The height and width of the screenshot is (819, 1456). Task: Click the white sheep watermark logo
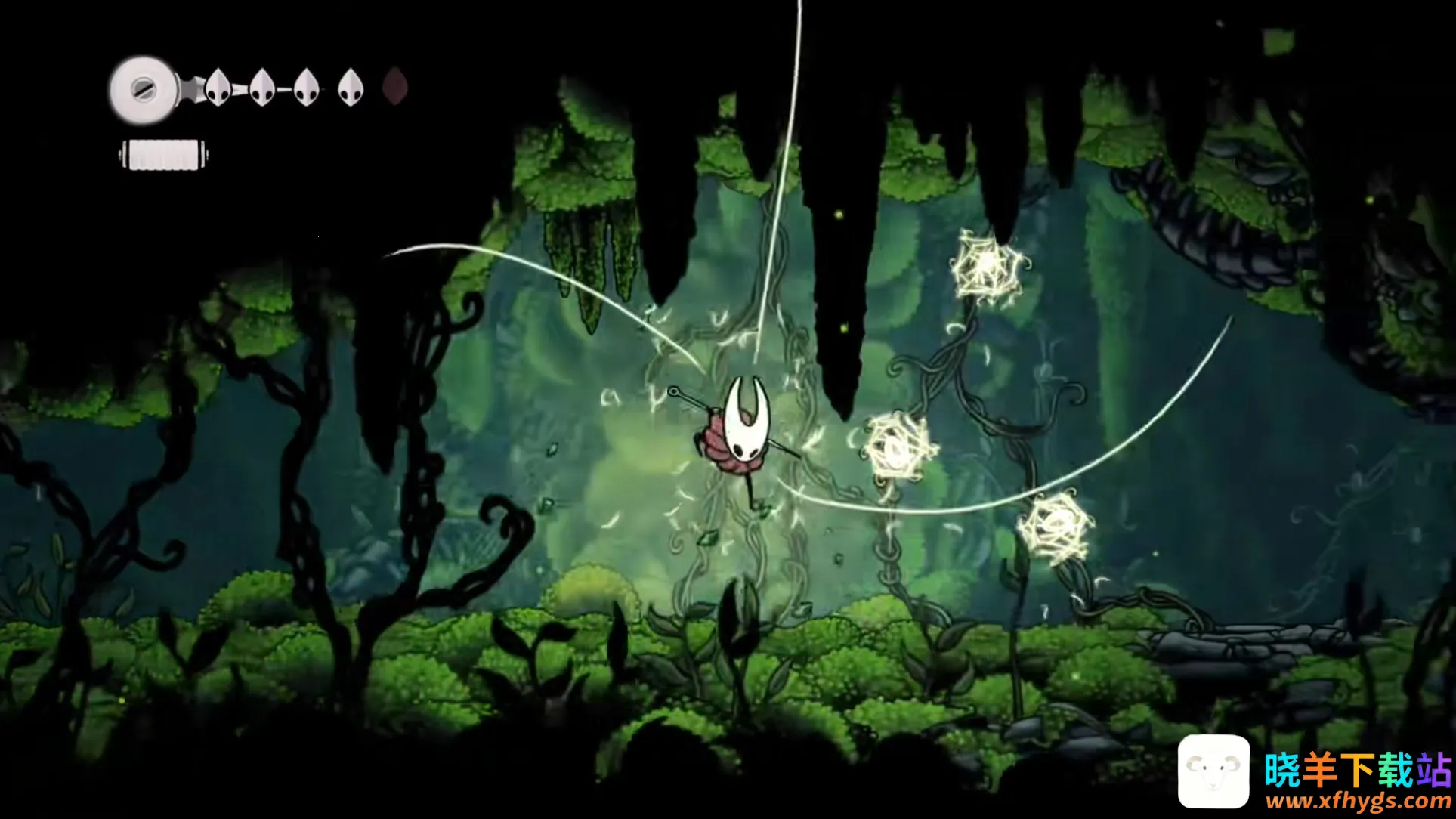pyautogui.click(x=1213, y=771)
